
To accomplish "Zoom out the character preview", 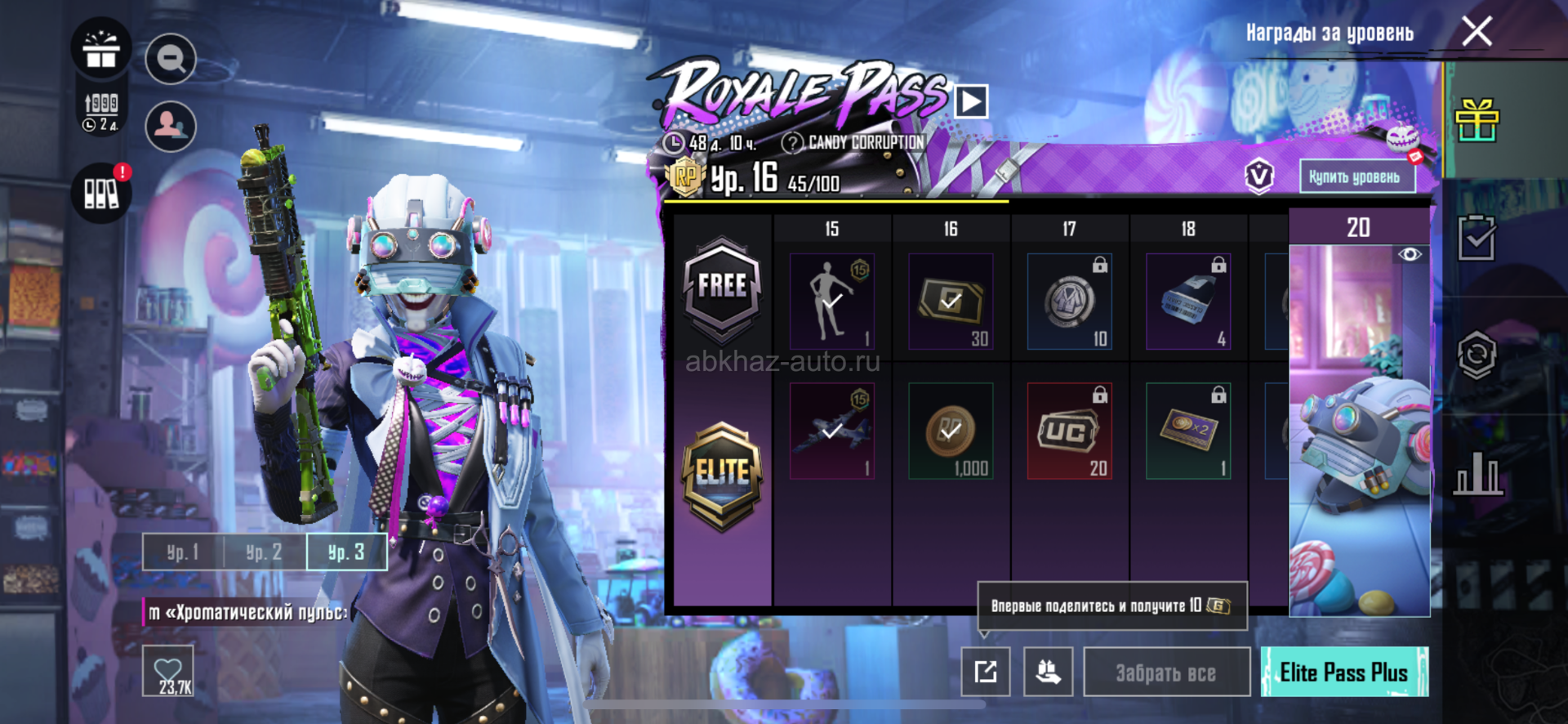I will 171,59.
